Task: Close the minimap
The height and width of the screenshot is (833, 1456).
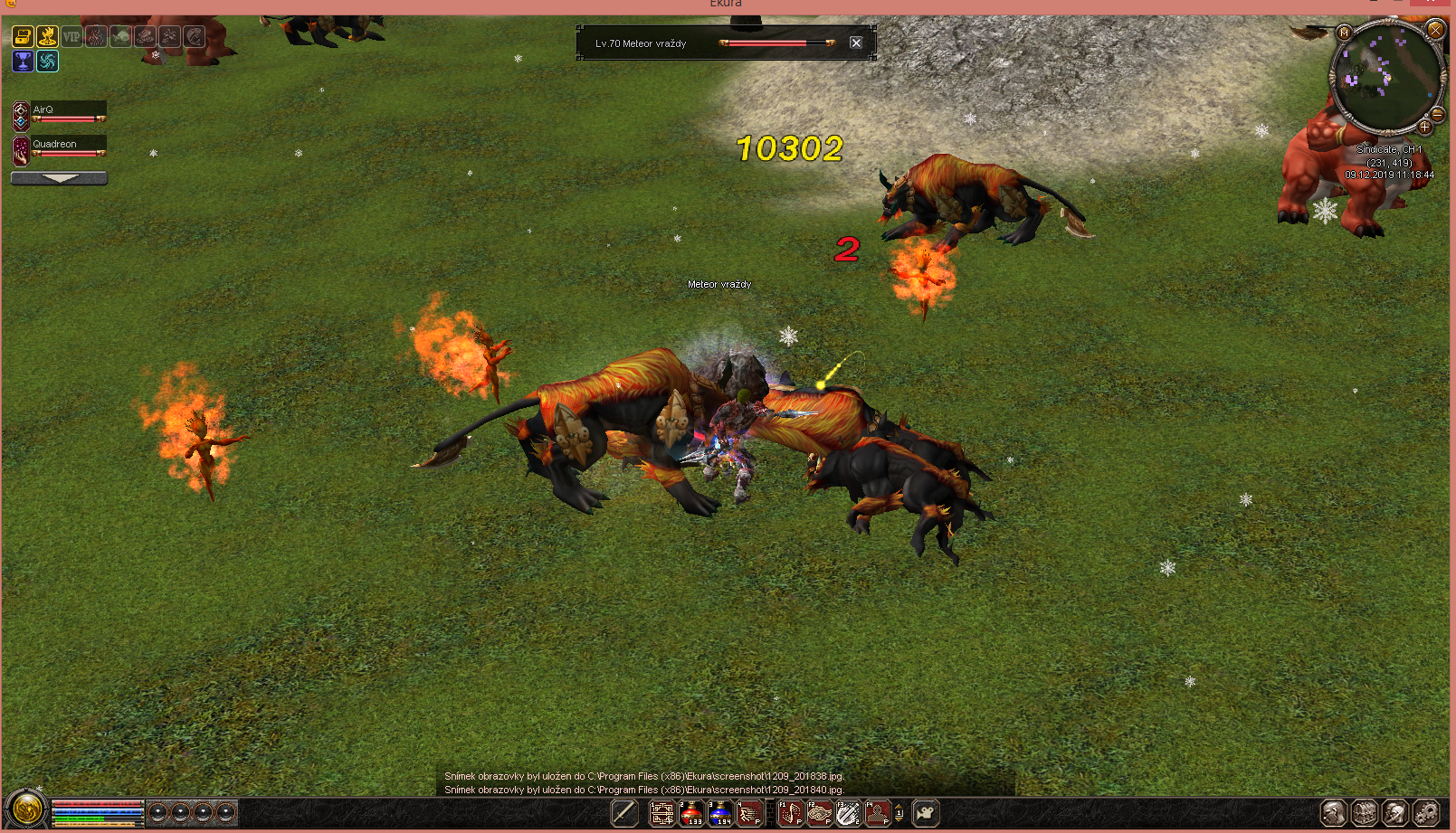Action: click(1435, 30)
